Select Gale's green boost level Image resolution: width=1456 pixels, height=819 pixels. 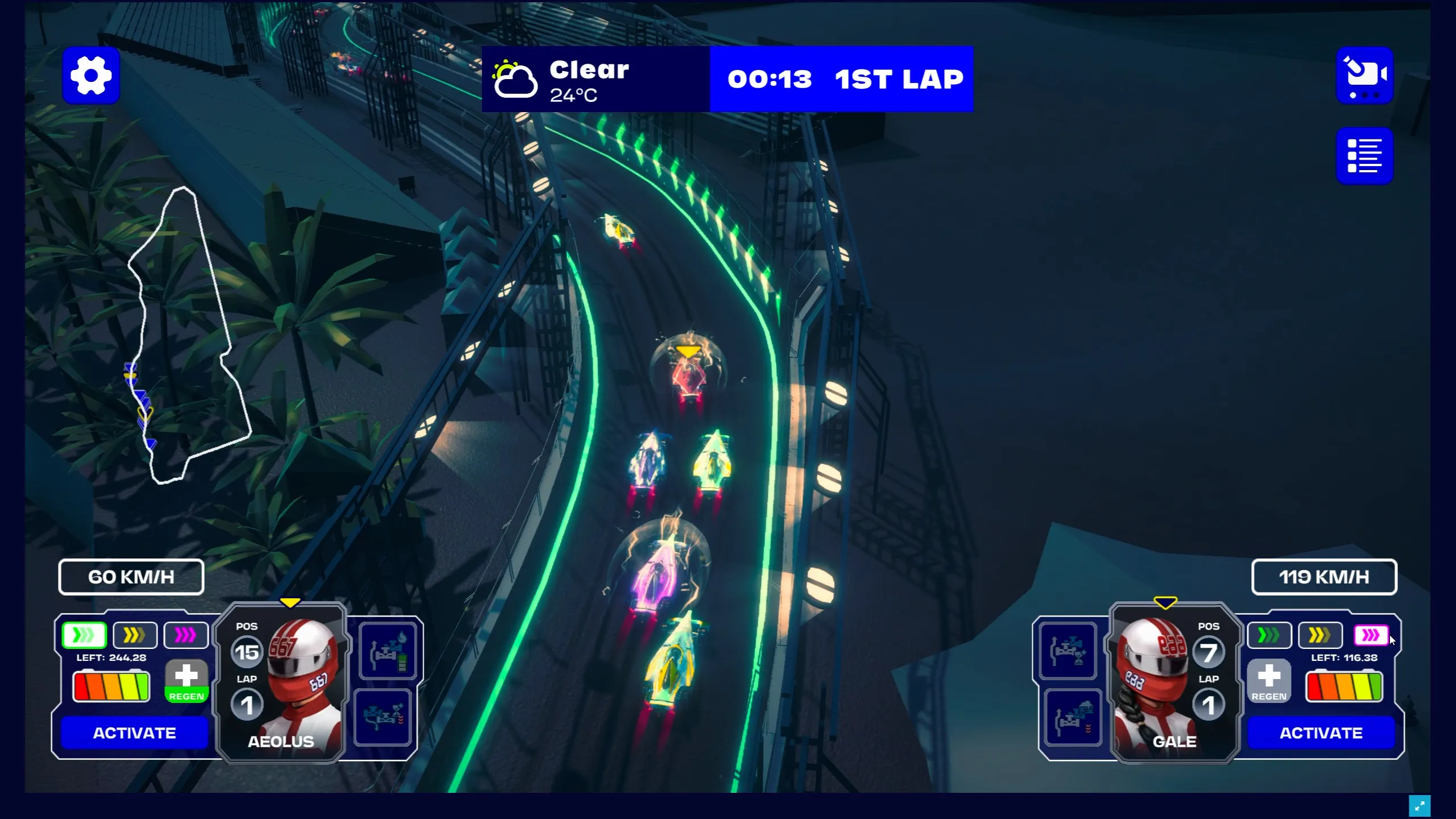click(x=1269, y=635)
